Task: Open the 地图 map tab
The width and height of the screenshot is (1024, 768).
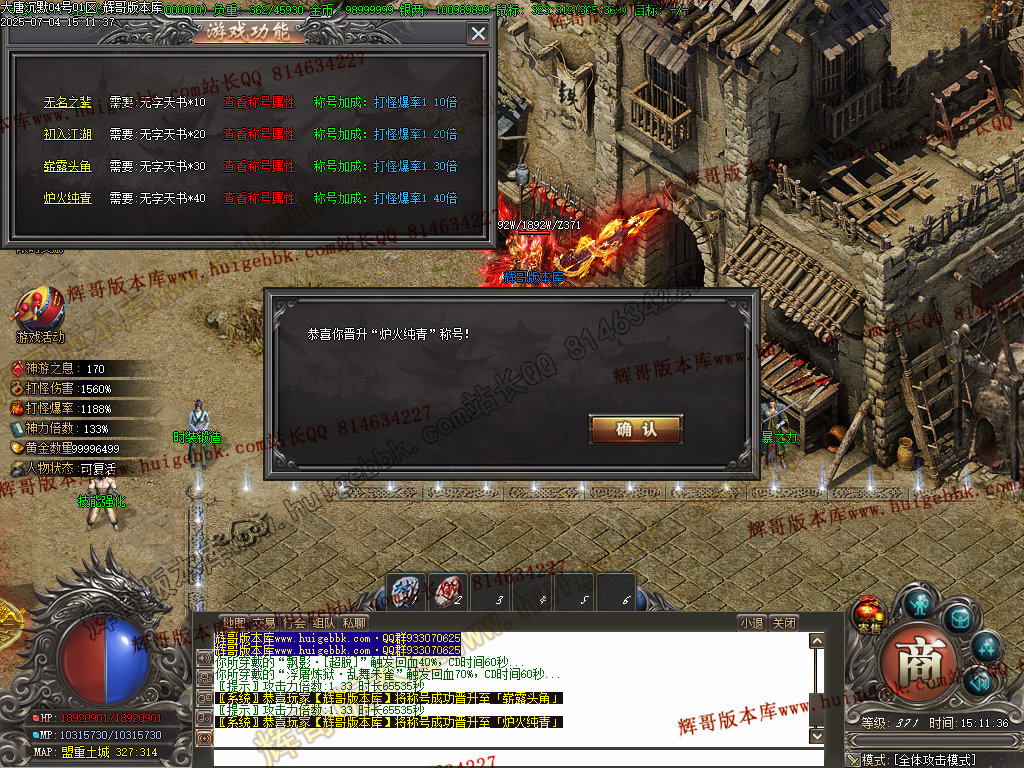Action: click(232, 622)
